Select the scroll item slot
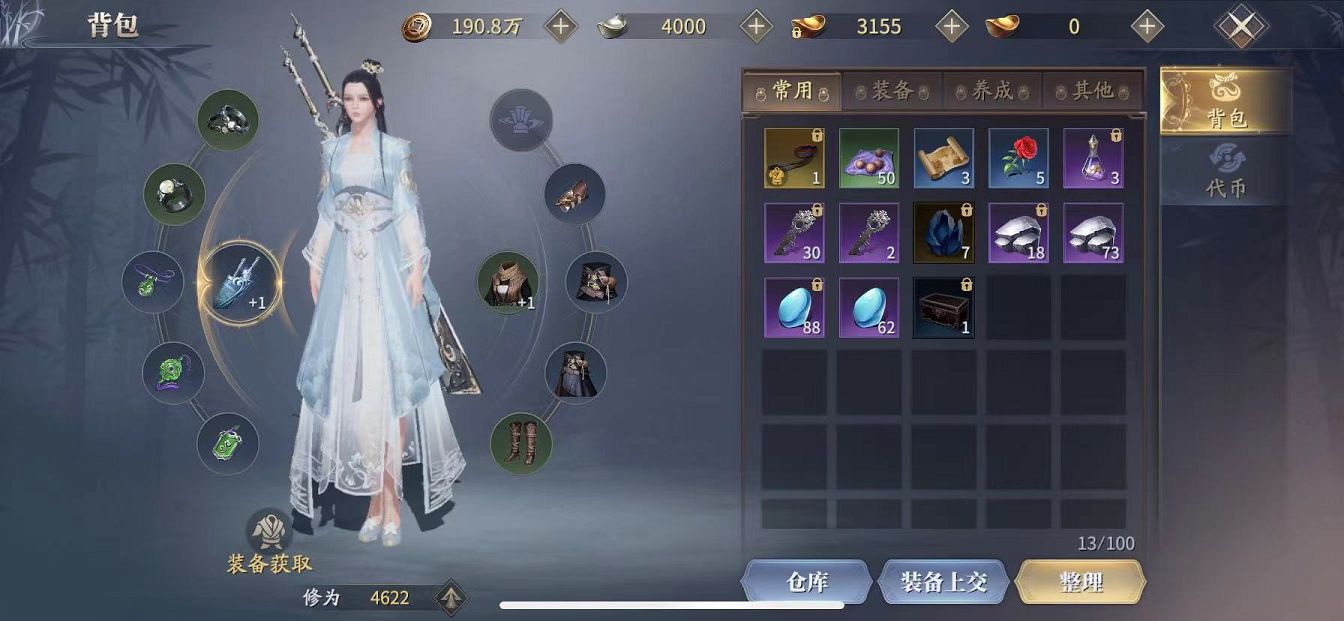This screenshot has height=621, width=1344. click(x=944, y=158)
